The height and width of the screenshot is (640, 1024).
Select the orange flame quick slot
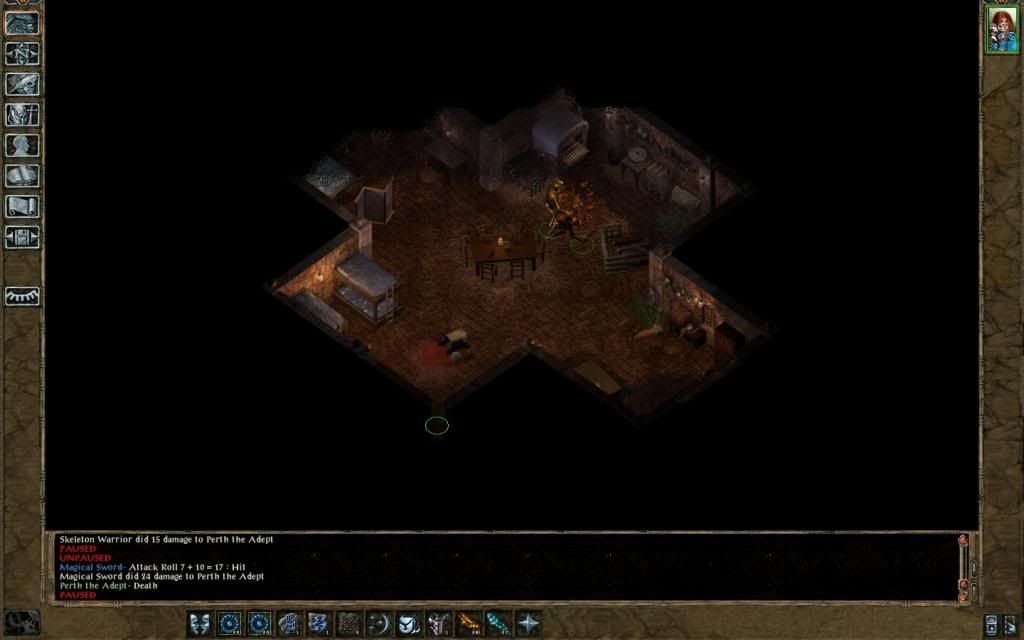click(x=468, y=624)
